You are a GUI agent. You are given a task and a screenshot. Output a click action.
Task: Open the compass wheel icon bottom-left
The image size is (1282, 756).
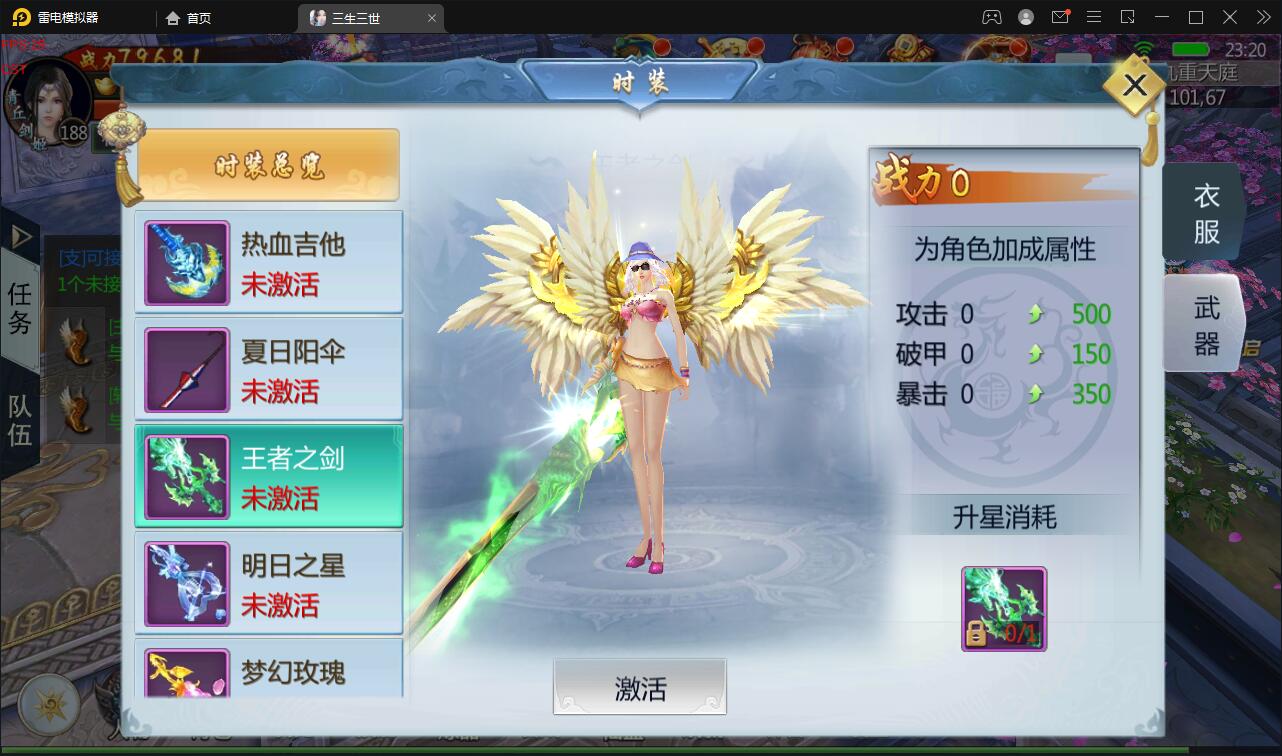[48, 704]
